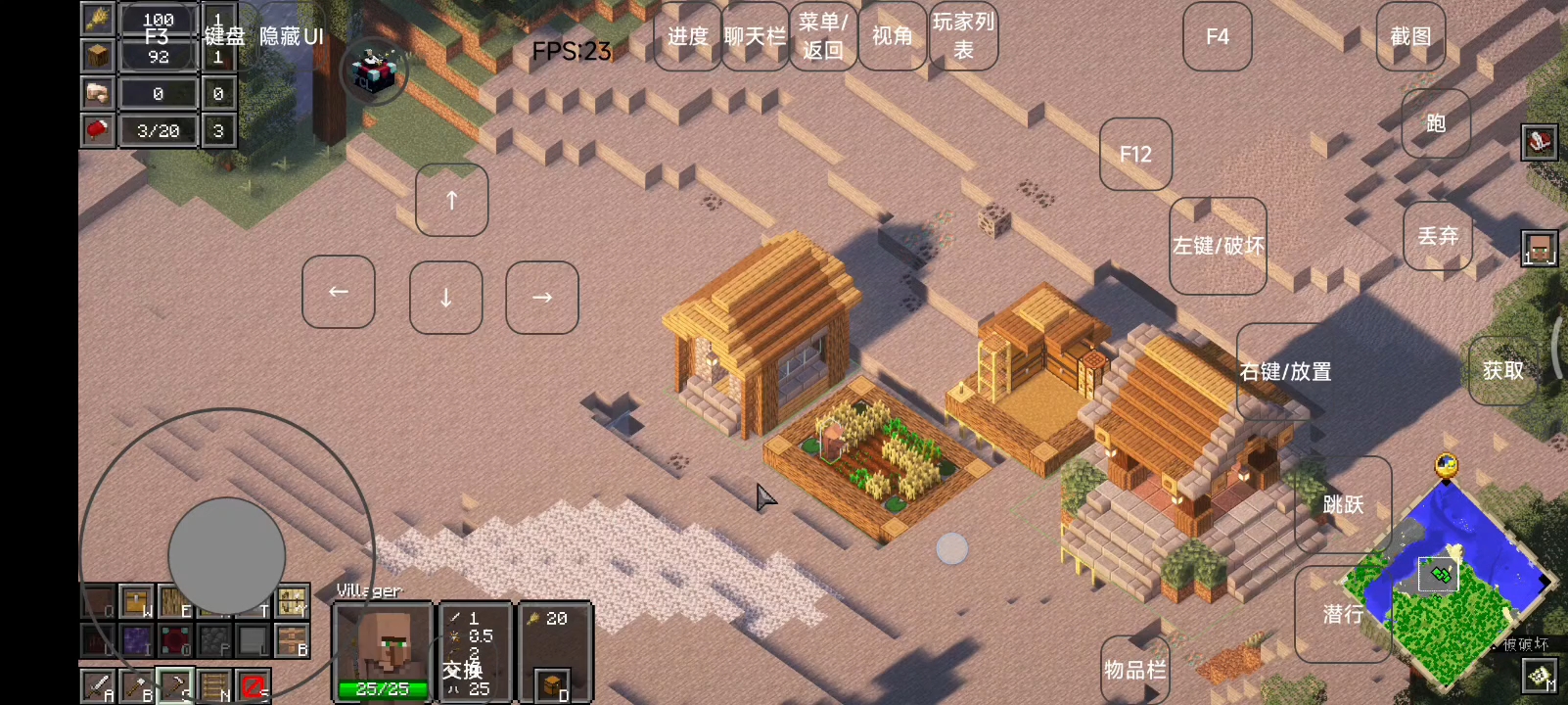Expand the 聊天栏 chat bar

754,36
